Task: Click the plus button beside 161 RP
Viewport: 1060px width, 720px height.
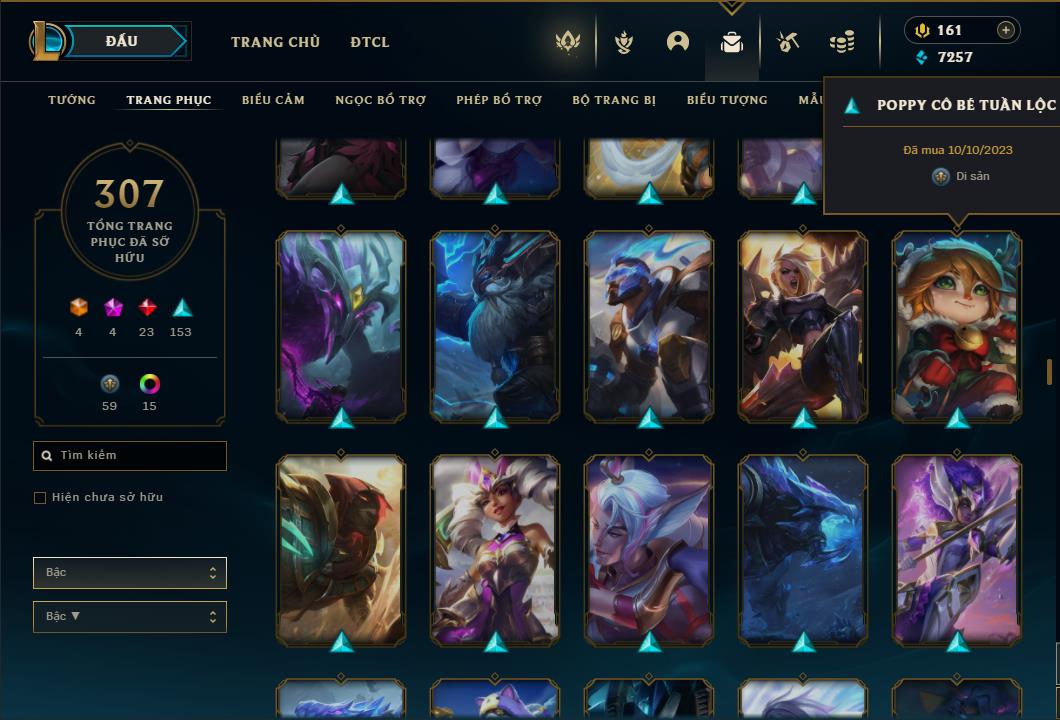Action: 1006,30
